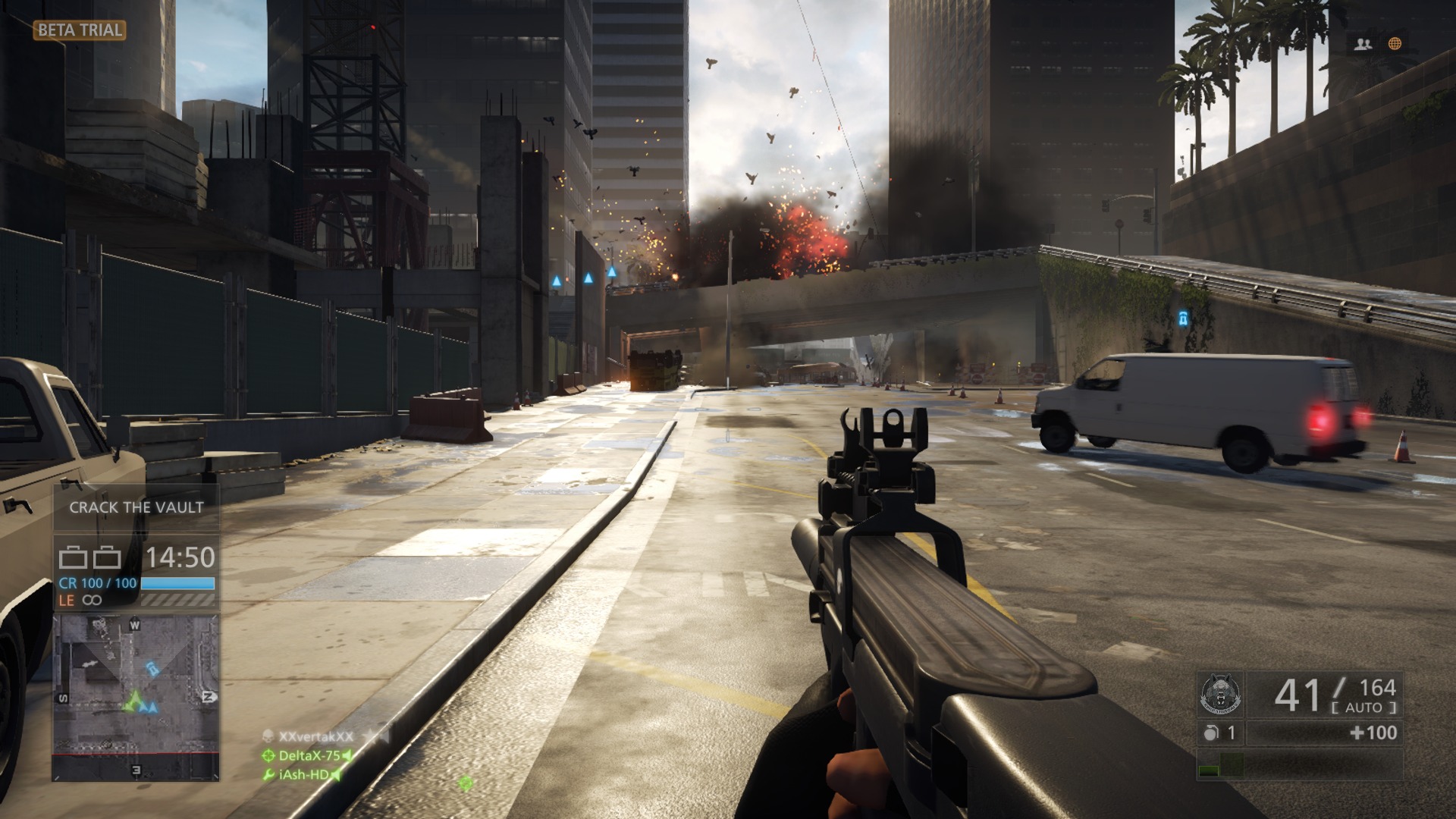Viewport: 1456px width, 819px height.
Task: Click the star beside XXvertakXX's name
Action: (x=371, y=735)
